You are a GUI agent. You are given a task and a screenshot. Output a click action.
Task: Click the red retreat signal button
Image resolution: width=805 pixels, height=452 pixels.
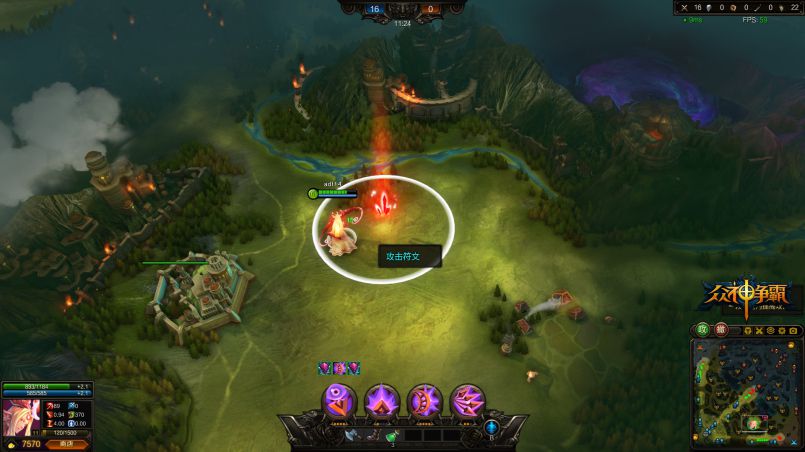point(721,329)
